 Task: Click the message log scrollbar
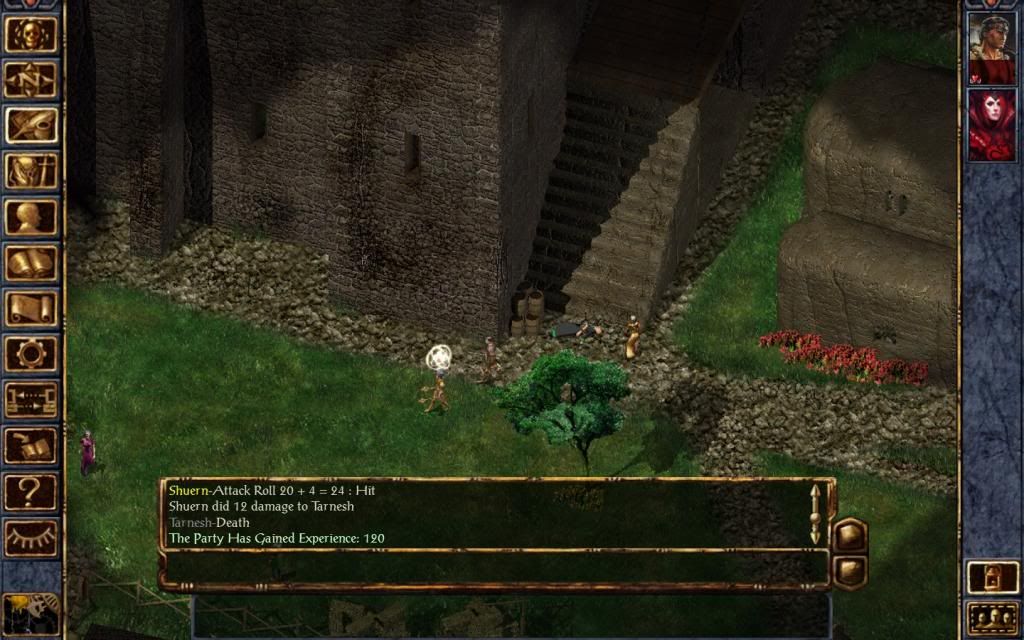(x=815, y=514)
